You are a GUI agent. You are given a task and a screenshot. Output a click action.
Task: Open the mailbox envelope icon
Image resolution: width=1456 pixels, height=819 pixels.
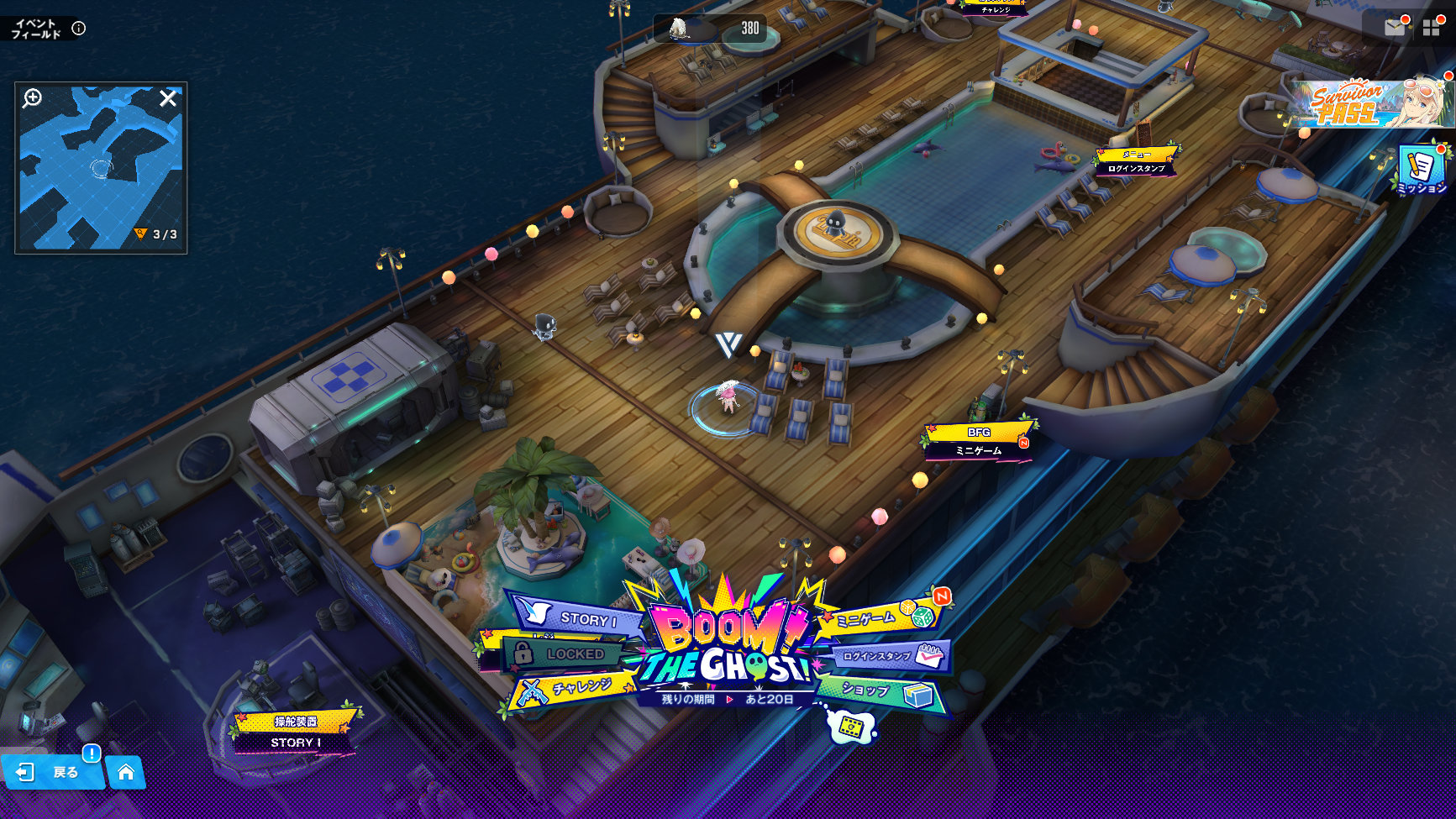tap(1395, 28)
